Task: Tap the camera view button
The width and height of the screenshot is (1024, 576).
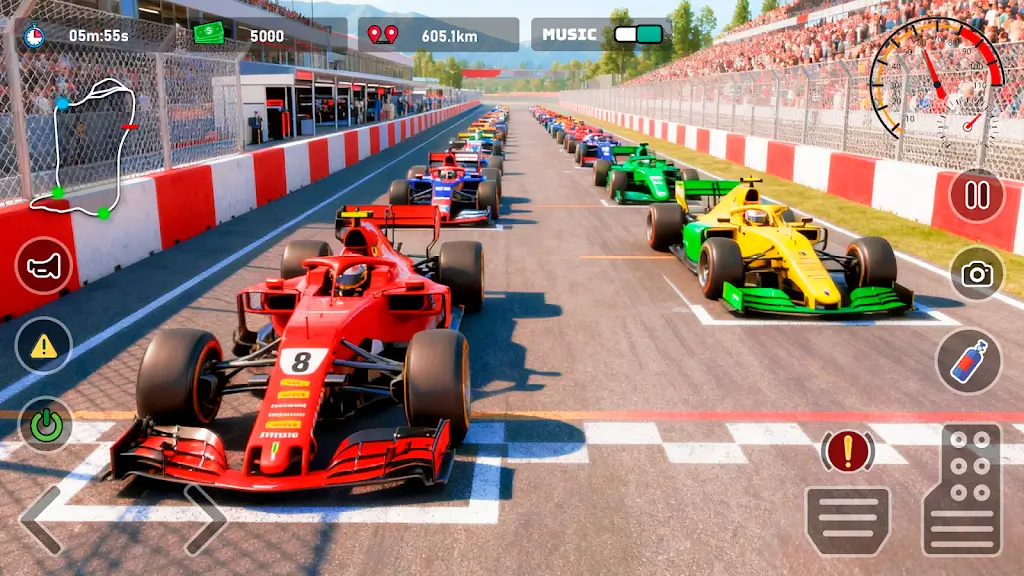Action: [976, 274]
